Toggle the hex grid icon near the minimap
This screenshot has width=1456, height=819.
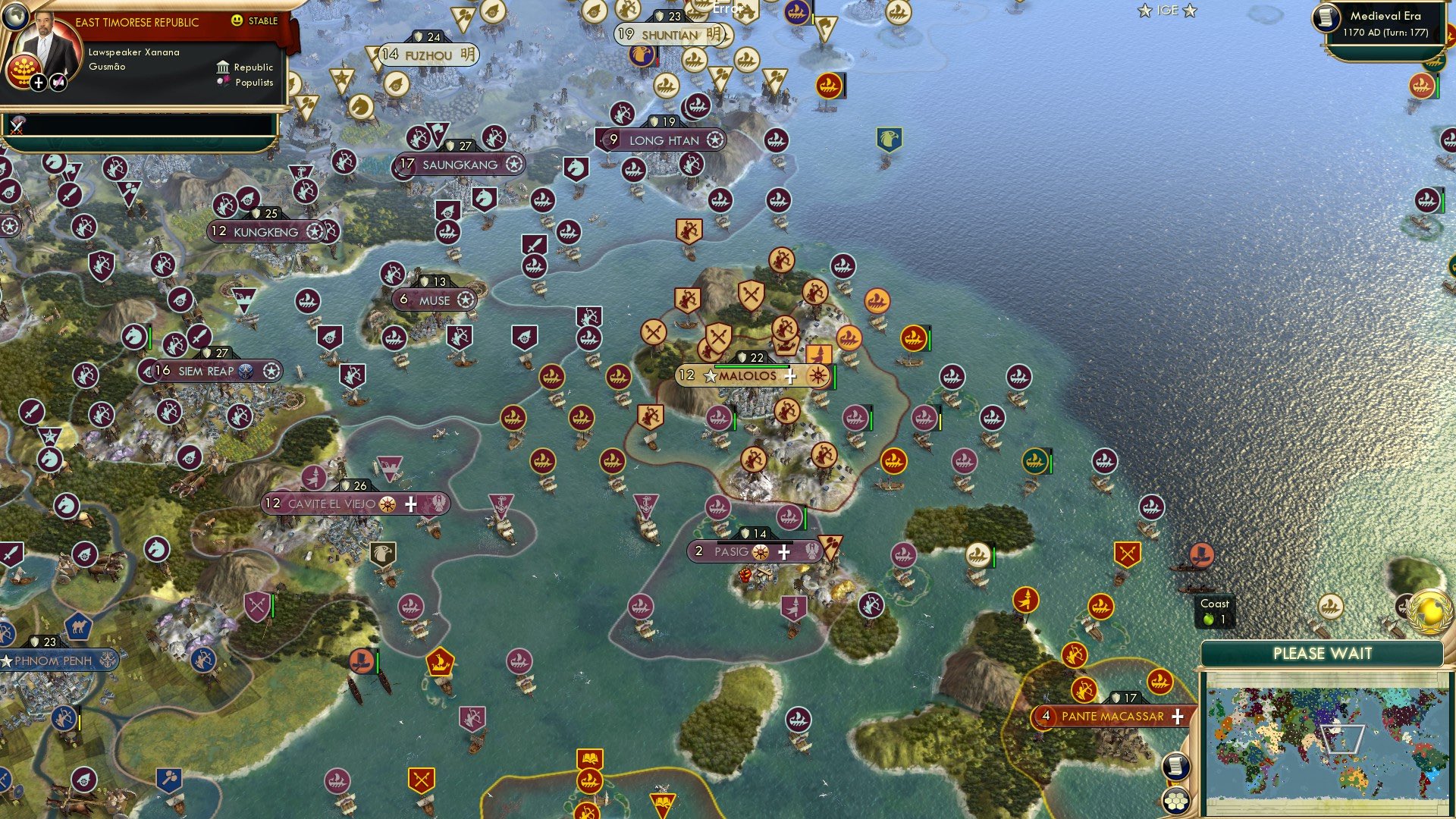1176,802
